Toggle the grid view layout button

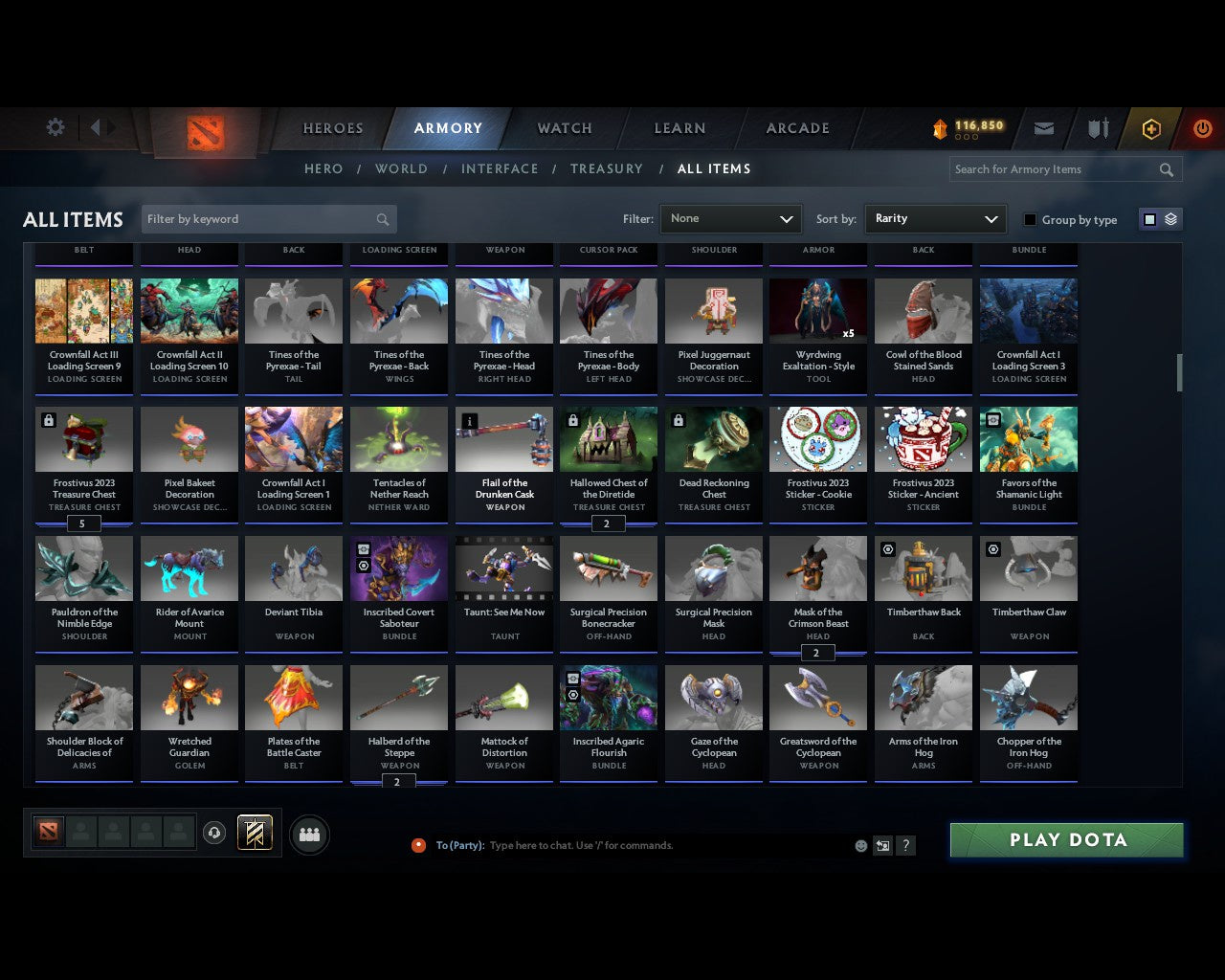click(1149, 218)
